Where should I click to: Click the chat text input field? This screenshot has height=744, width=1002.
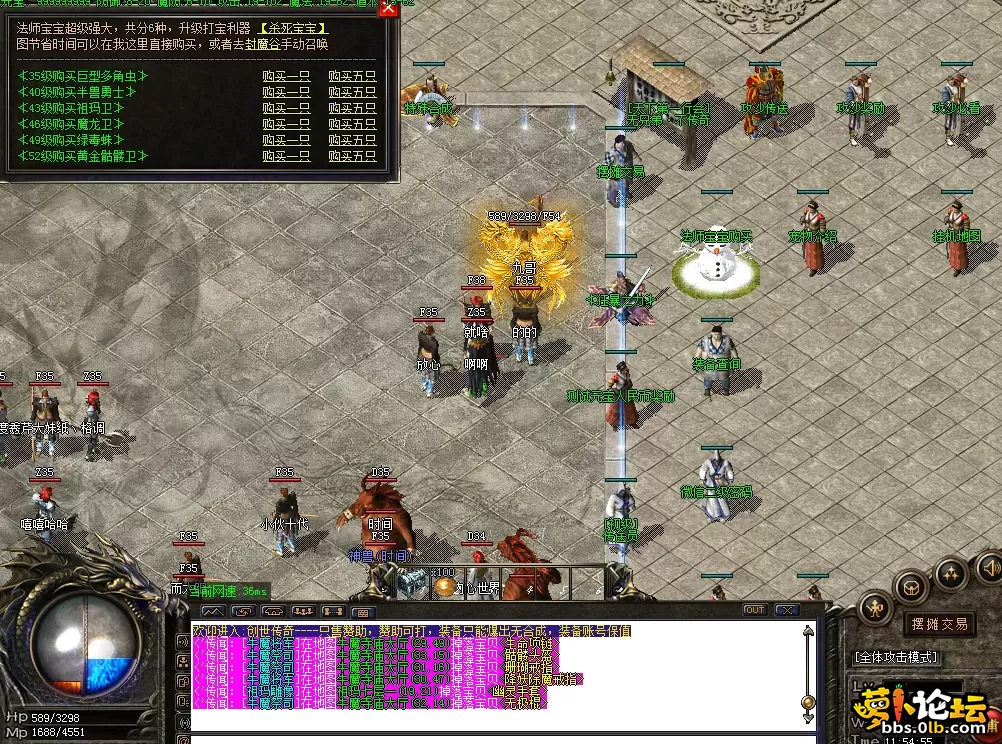[500, 739]
